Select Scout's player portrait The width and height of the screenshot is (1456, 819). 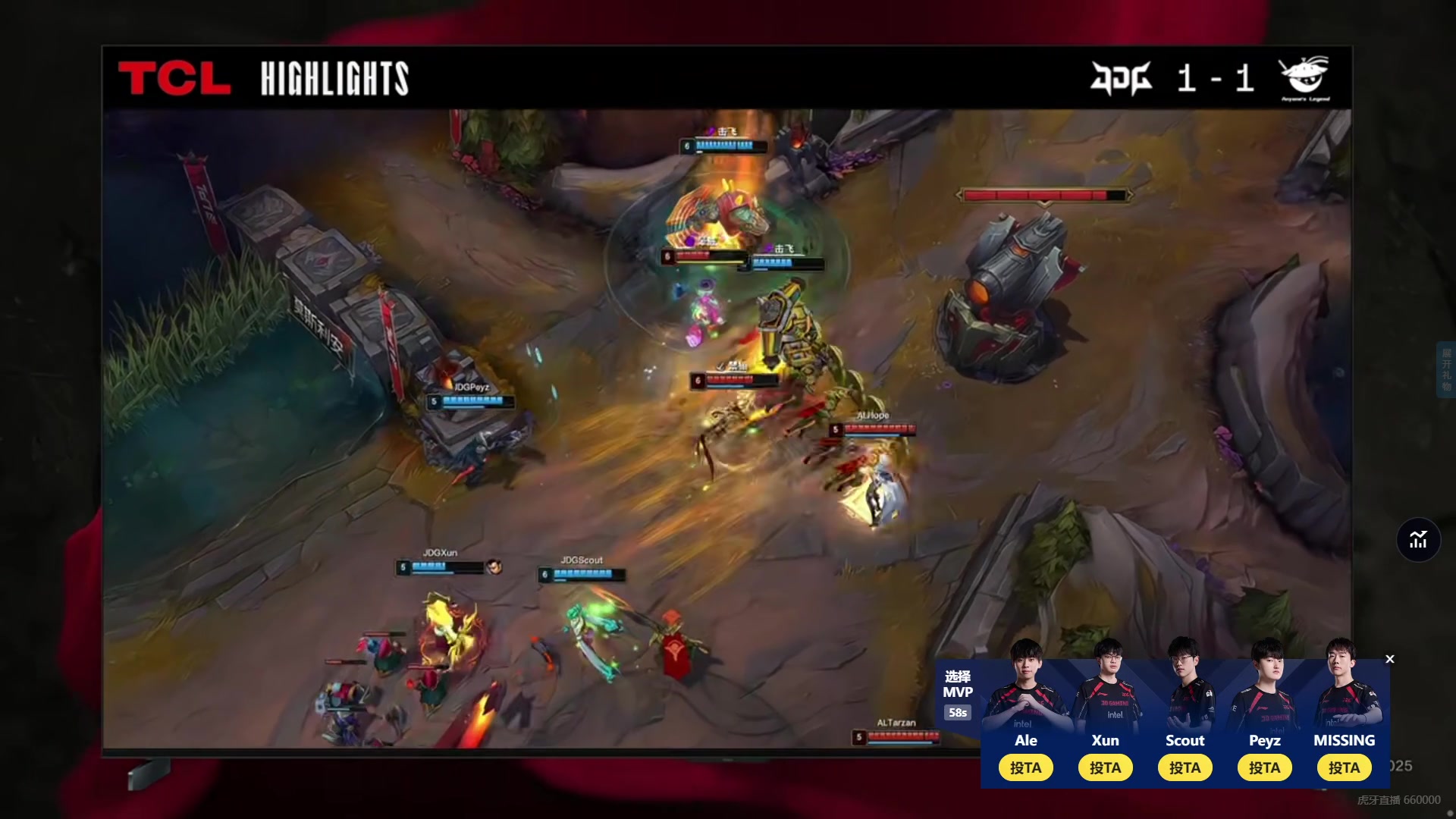coord(1185,686)
